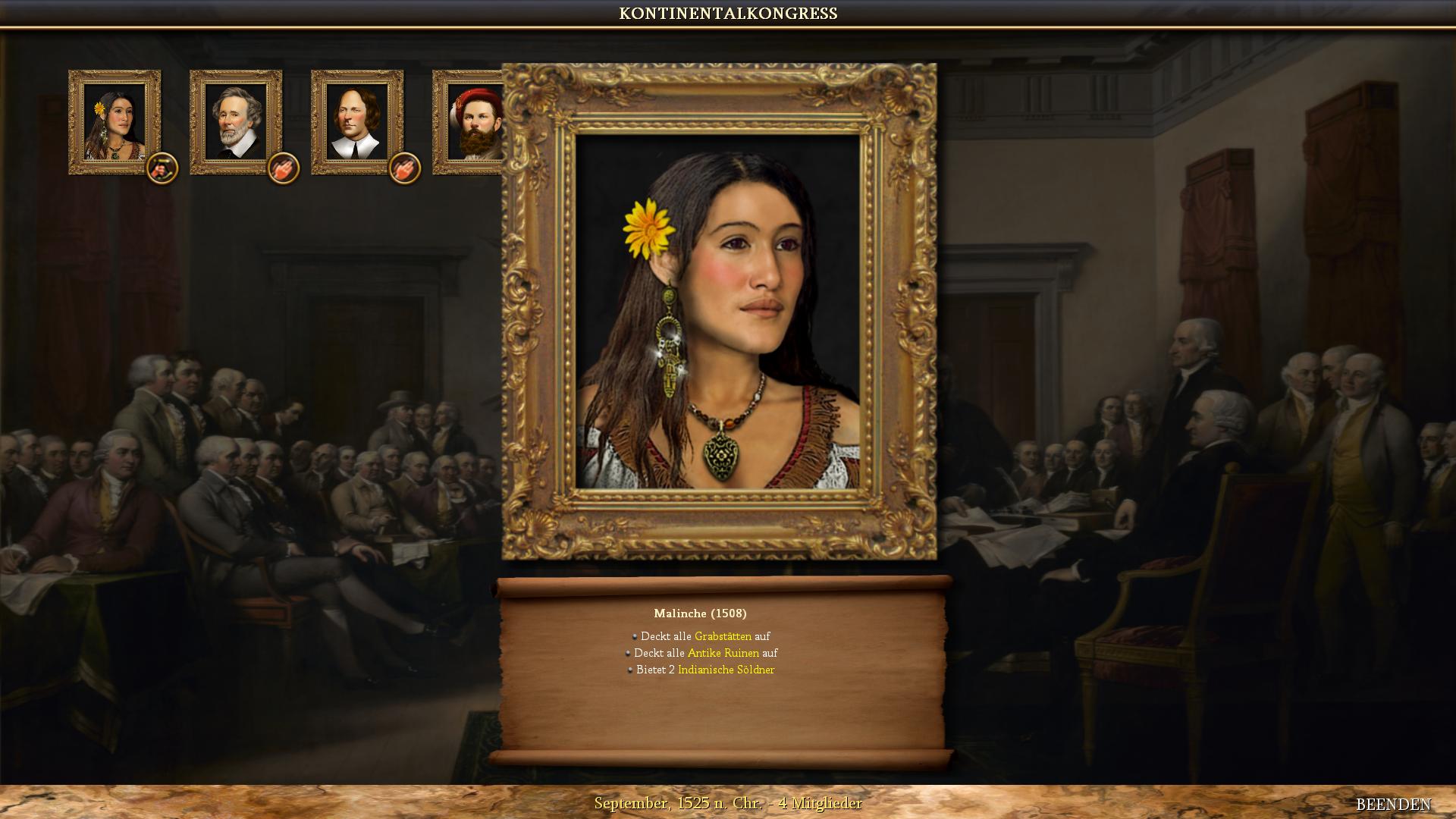Follow the Antike Ruinen link
Viewport: 1456px width, 819px height.
click(x=723, y=653)
